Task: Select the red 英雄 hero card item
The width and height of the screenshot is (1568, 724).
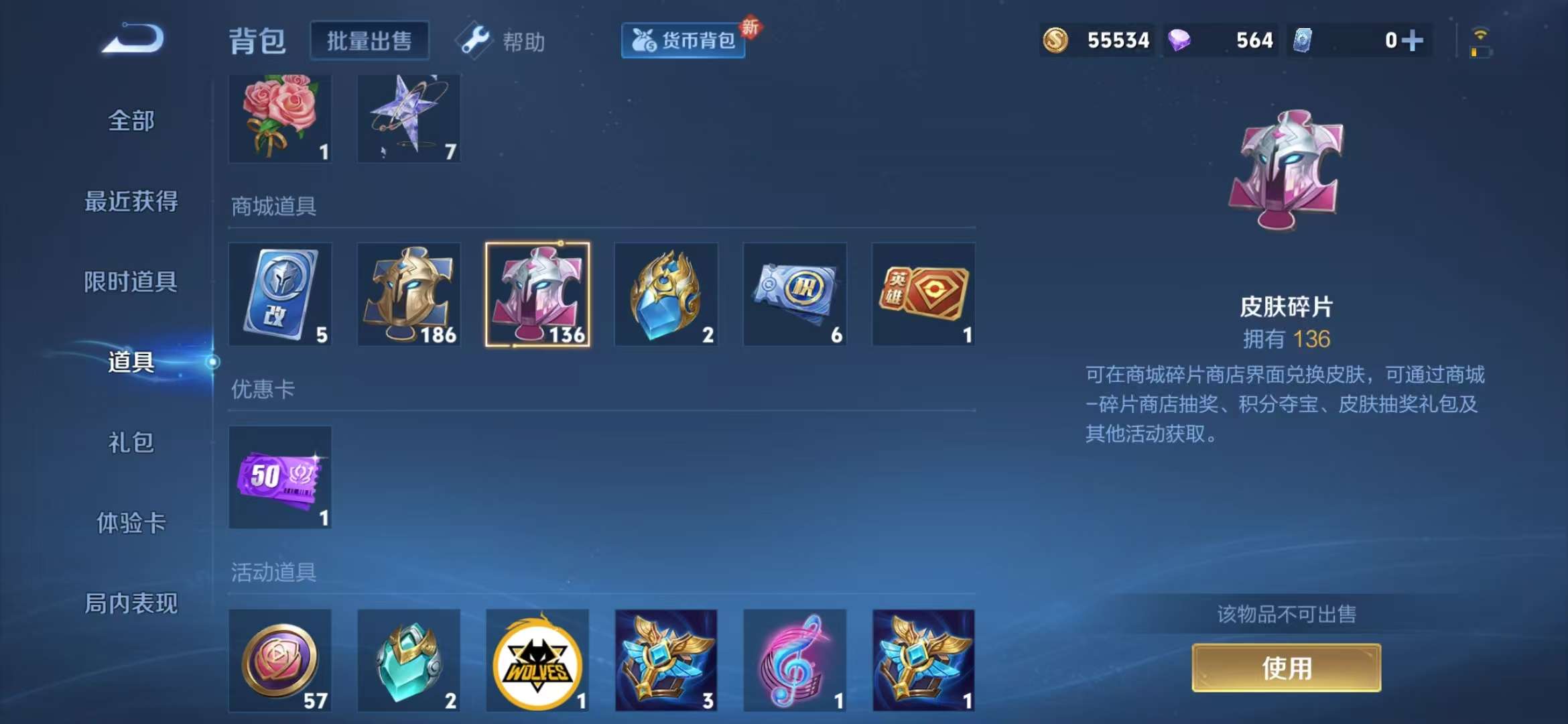Action: click(x=923, y=294)
